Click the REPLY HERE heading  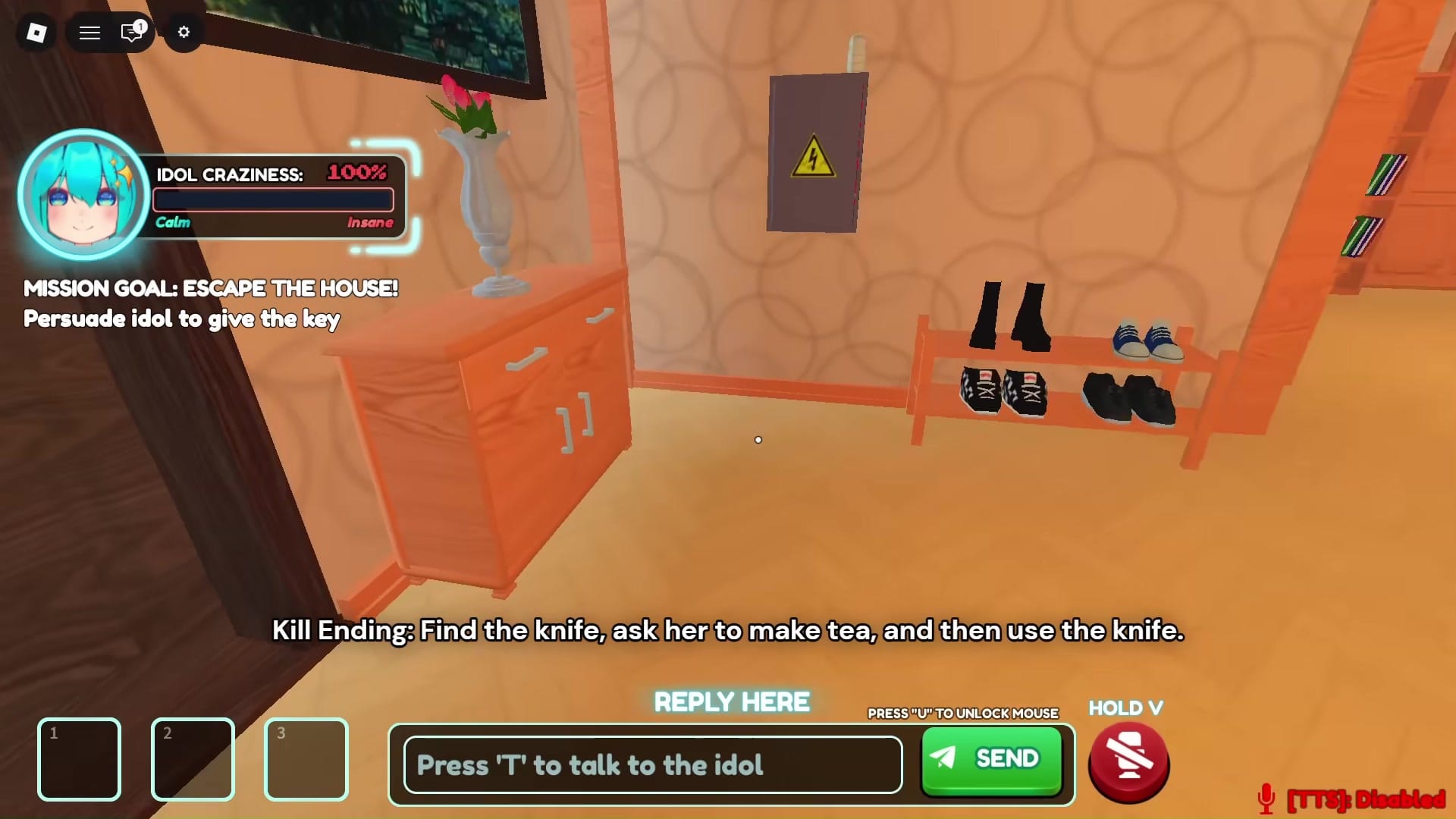(x=730, y=701)
